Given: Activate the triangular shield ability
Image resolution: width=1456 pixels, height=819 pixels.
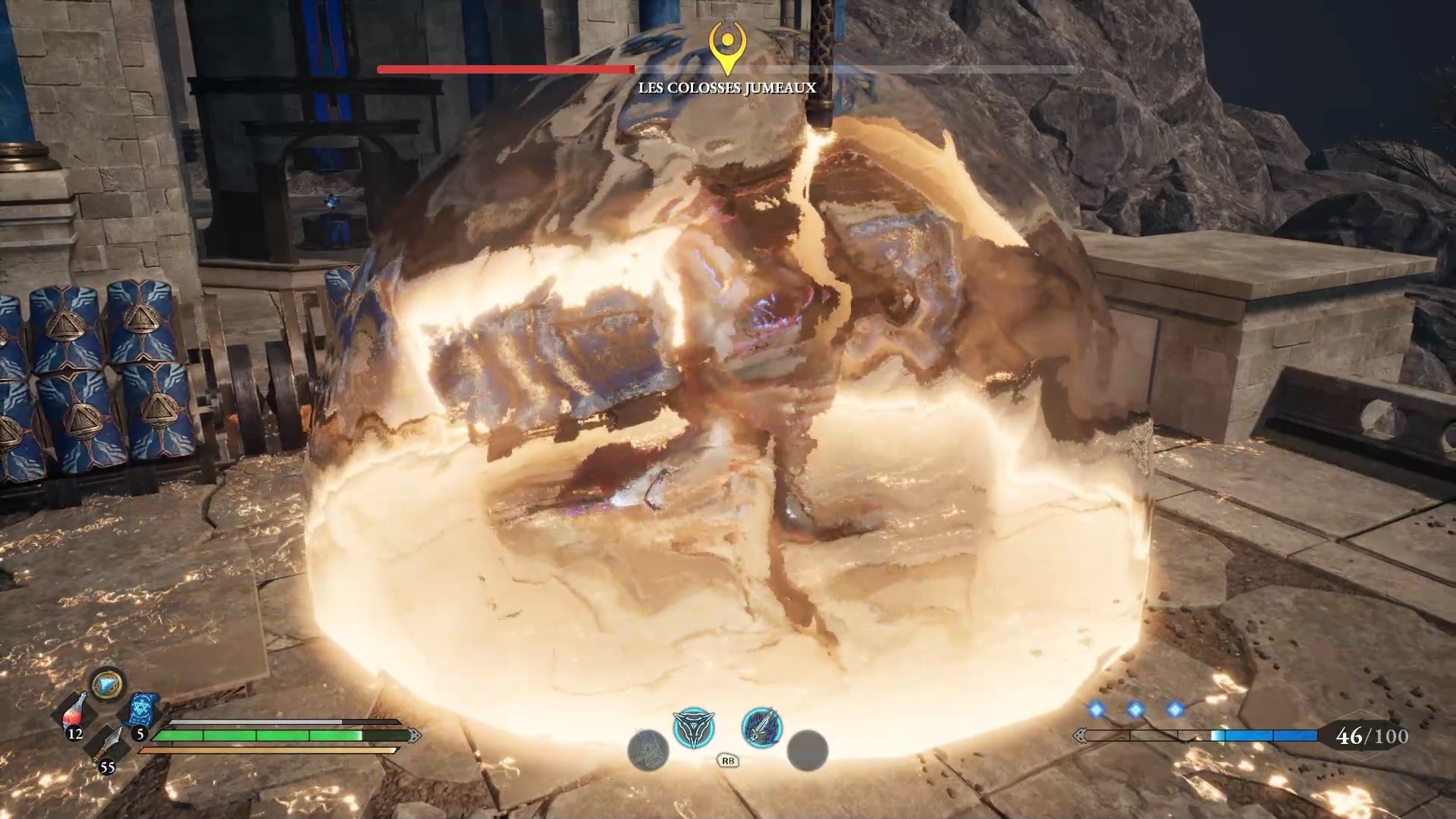Looking at the screenshot, I should pyautogui.click(x=693, y=728).
